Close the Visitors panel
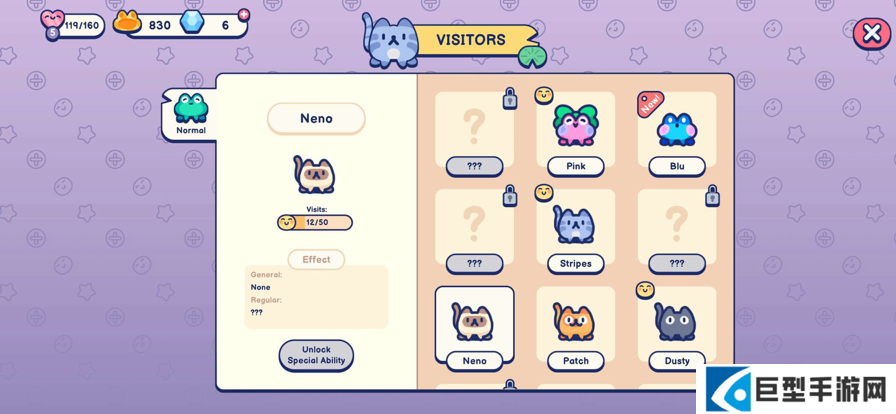The height and width of the screenshot is (414, 896). click(870, 34)
